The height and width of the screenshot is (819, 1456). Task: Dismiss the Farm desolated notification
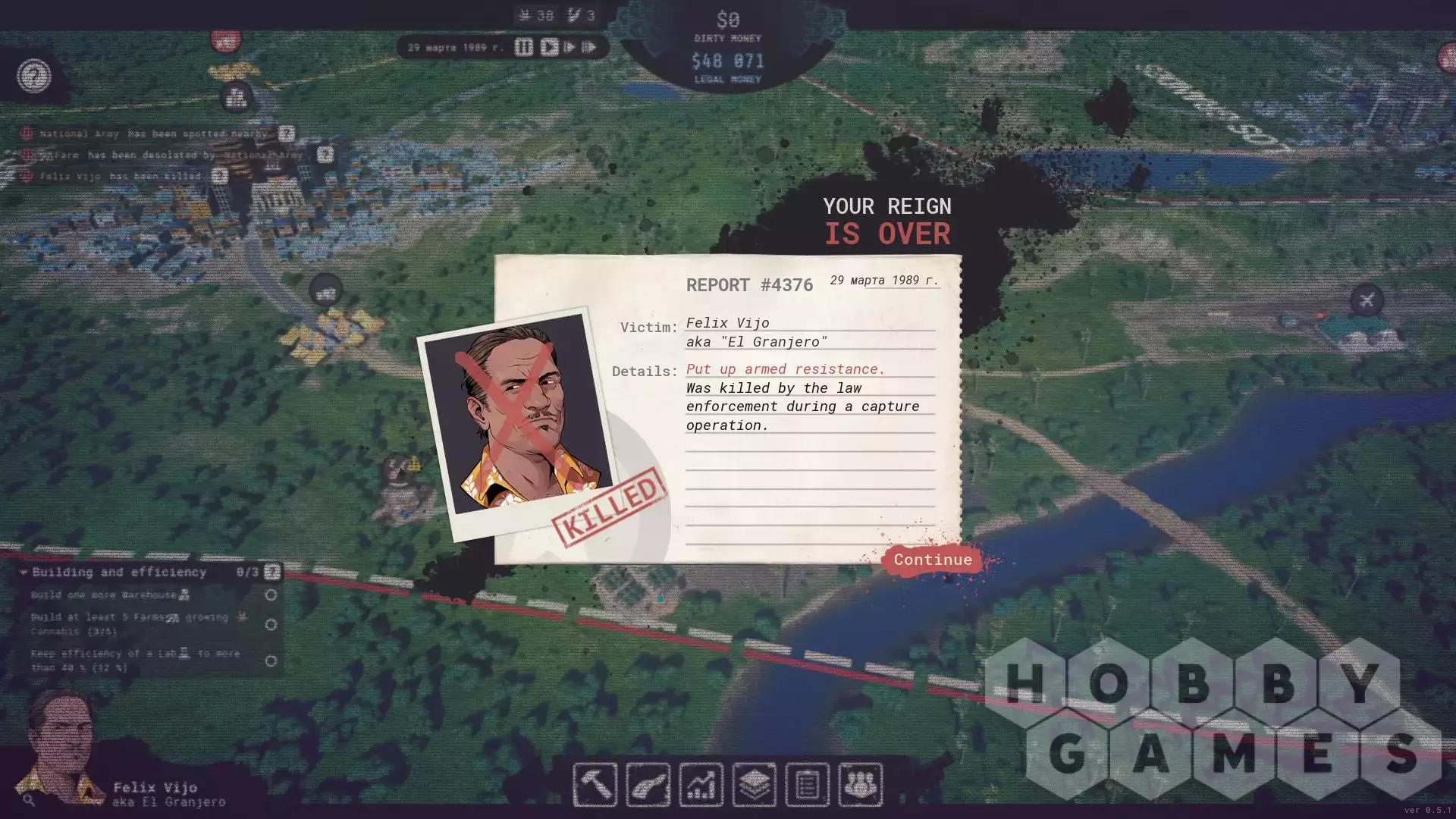(325, 155)
